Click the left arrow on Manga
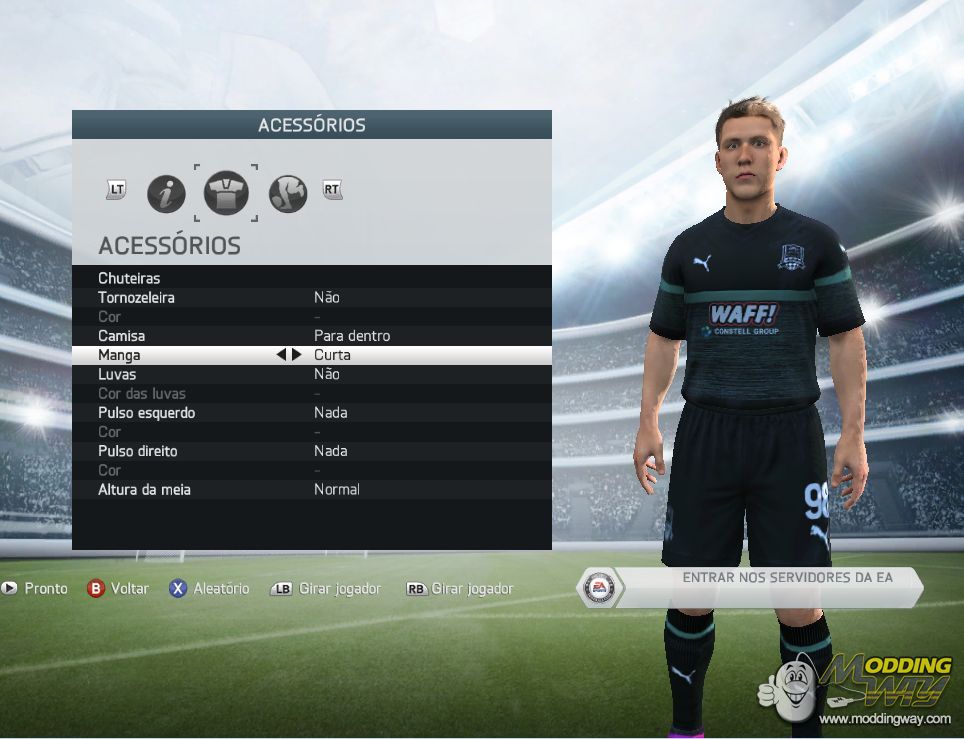964x739 pixels. pos(282,355)
